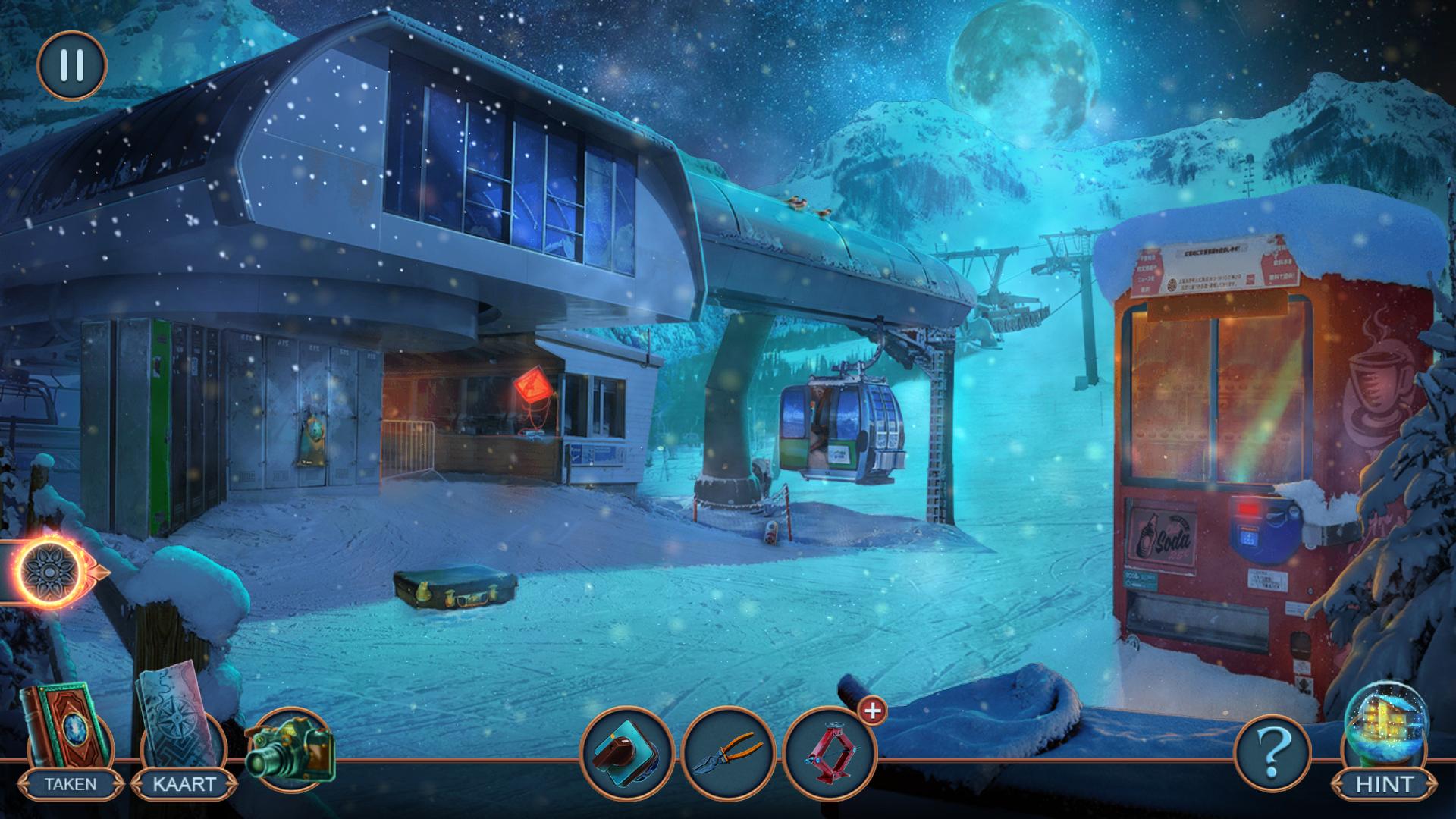
Task: Click the plus badge on the jack
Action: pos(873,711)
